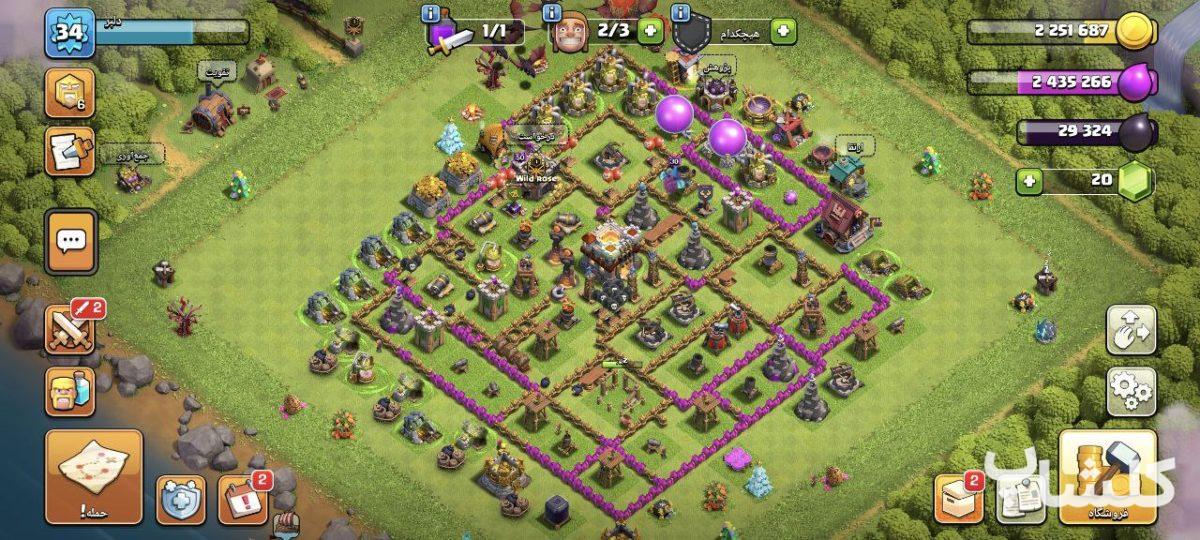Open the level 34 player profile badge

(x=69, y=33)
